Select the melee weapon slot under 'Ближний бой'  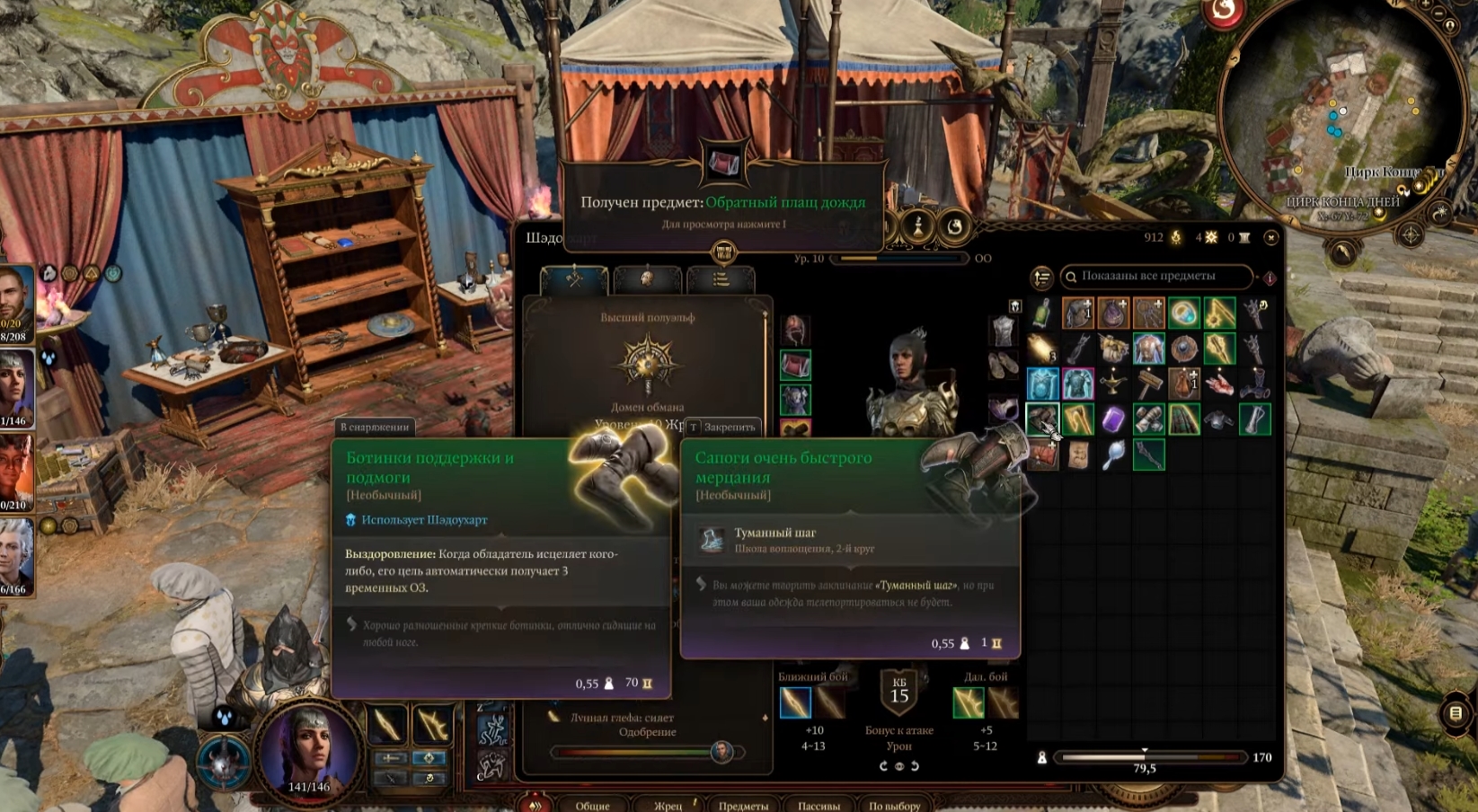pos(796,702)
